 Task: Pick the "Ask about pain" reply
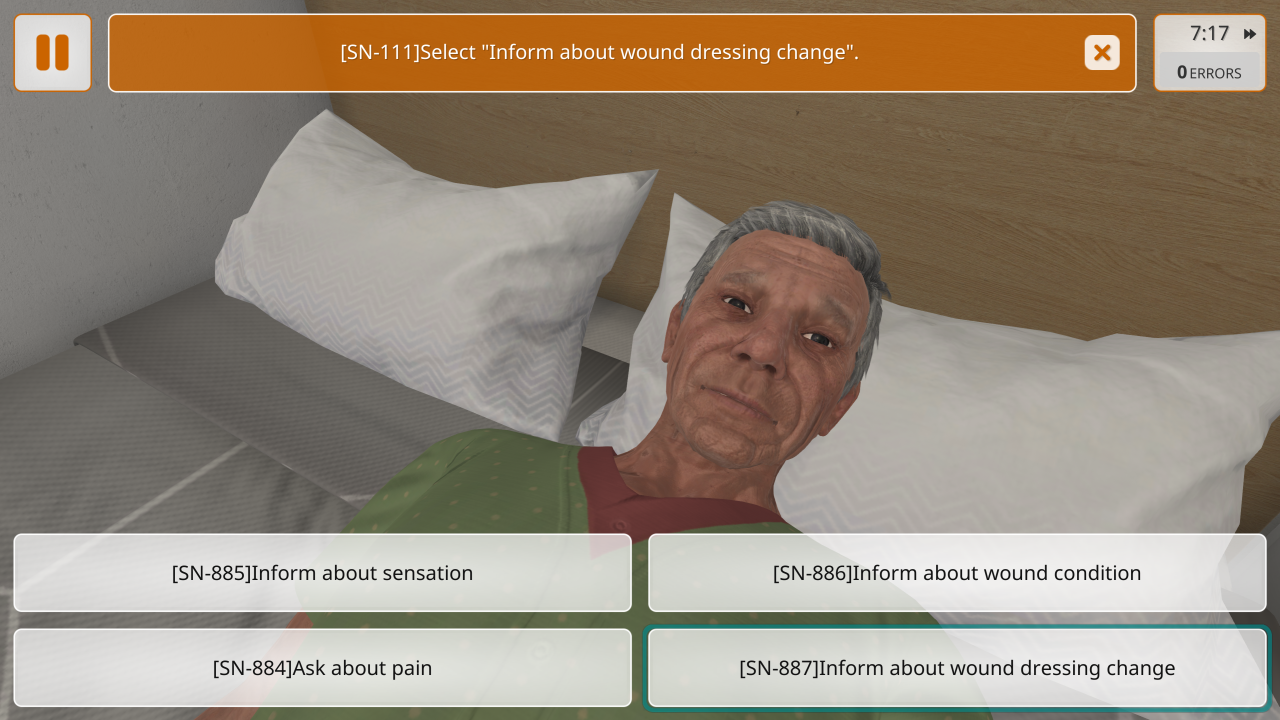coord(322,668)
